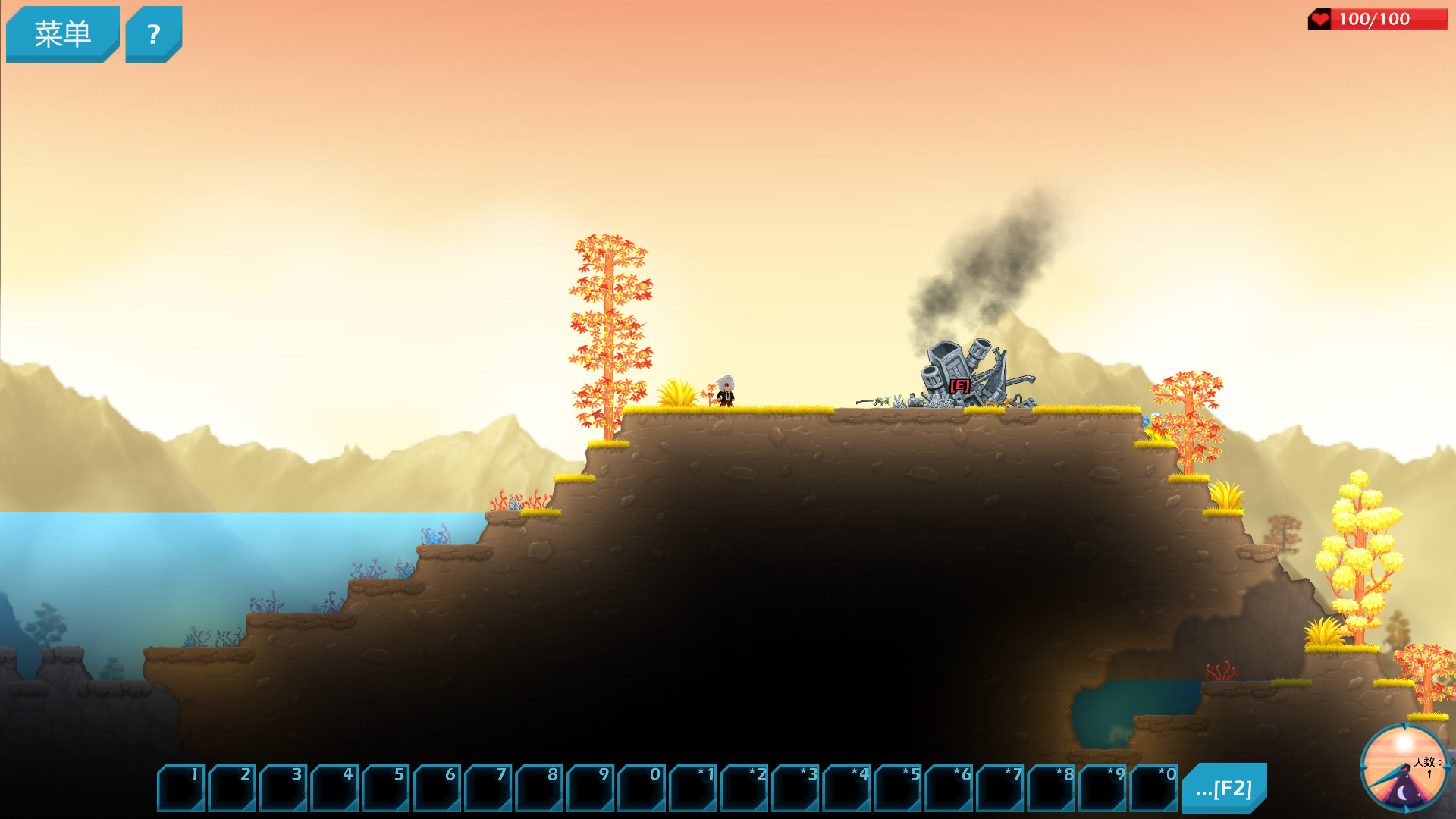Choose hotbar slot labeled 5
The image size is (1456, 819).
tap(385, 788)
